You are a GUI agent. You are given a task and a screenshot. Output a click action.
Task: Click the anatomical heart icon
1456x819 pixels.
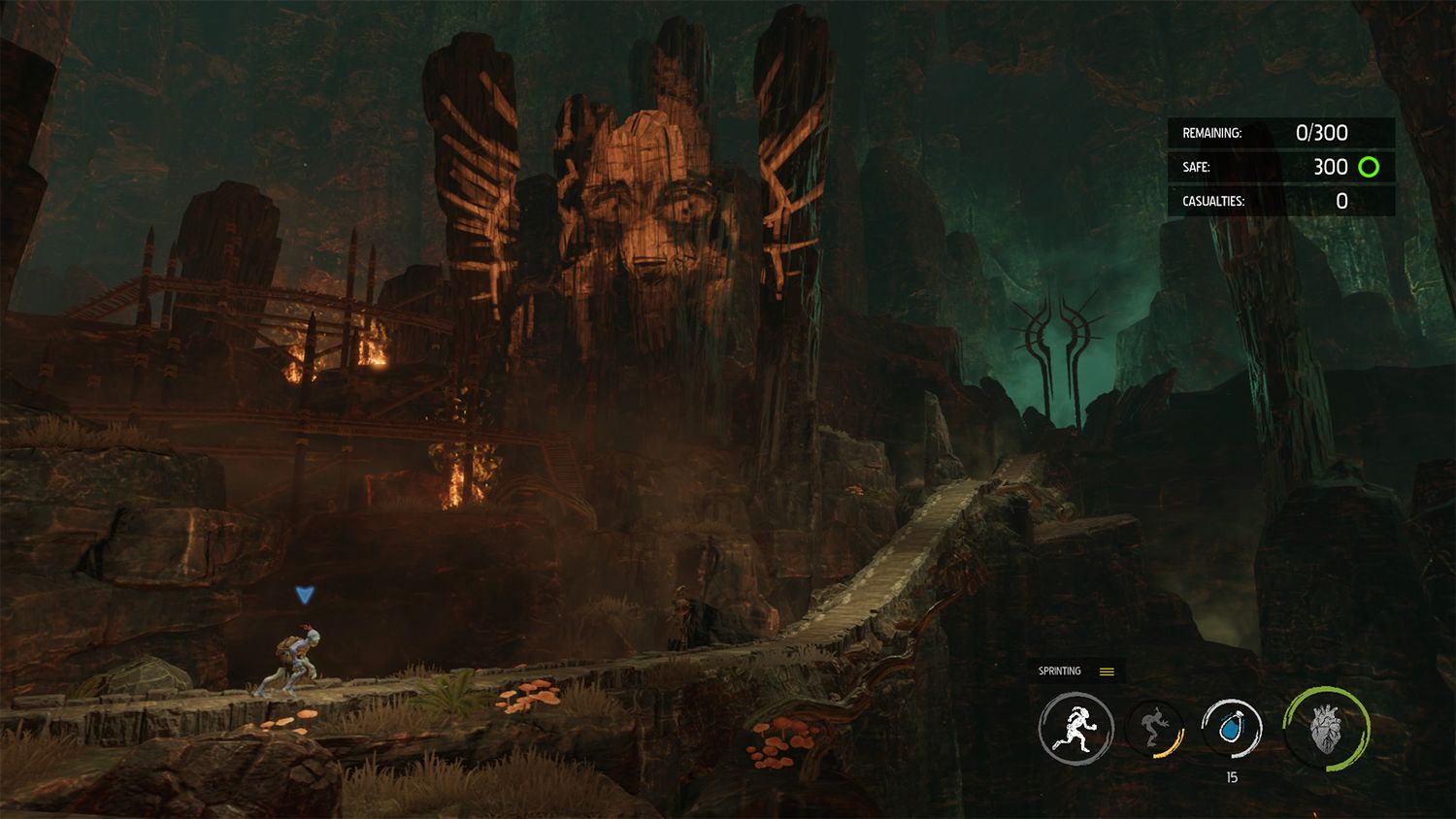tap(1326, 728)
